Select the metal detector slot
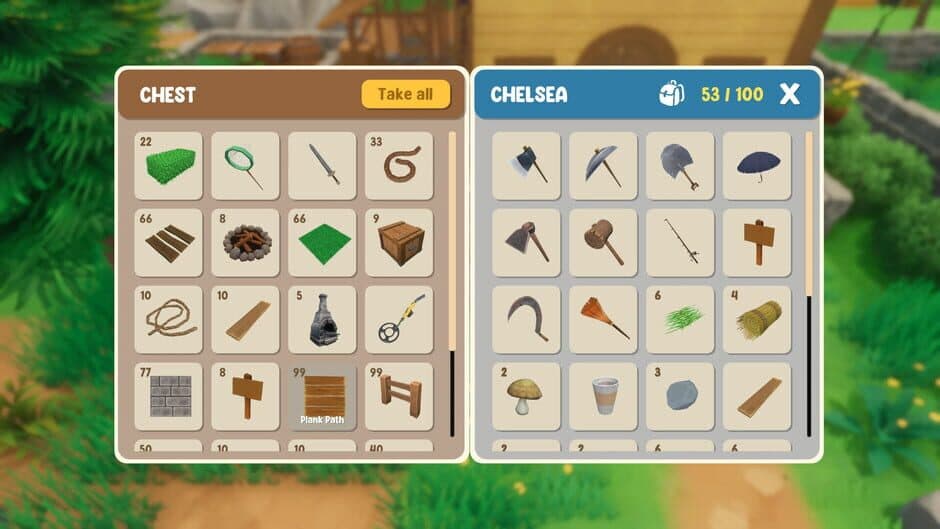Image resolution: width=940 pixels, height=529 pixels. point(399,320)
